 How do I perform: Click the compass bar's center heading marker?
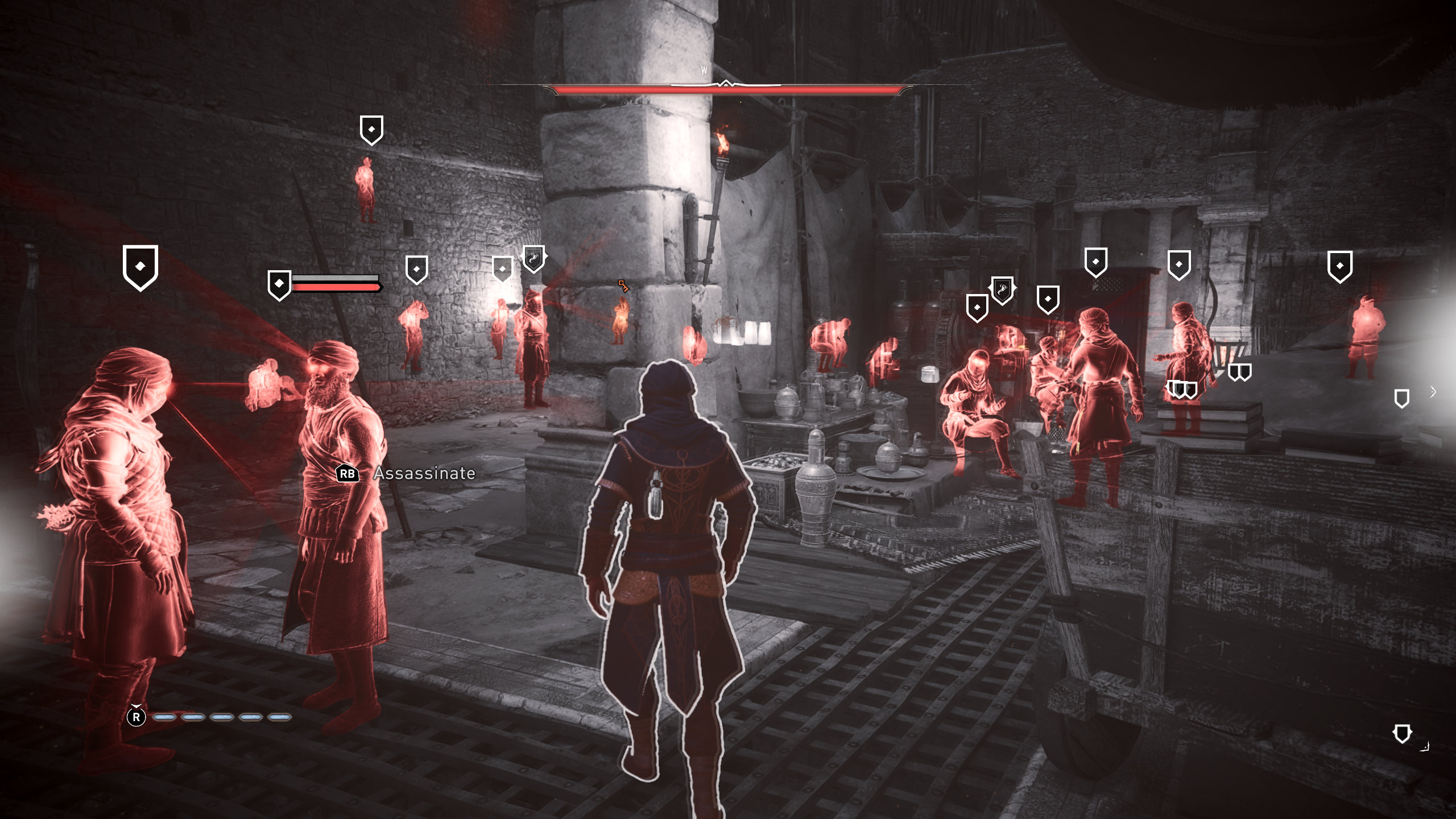726,84
